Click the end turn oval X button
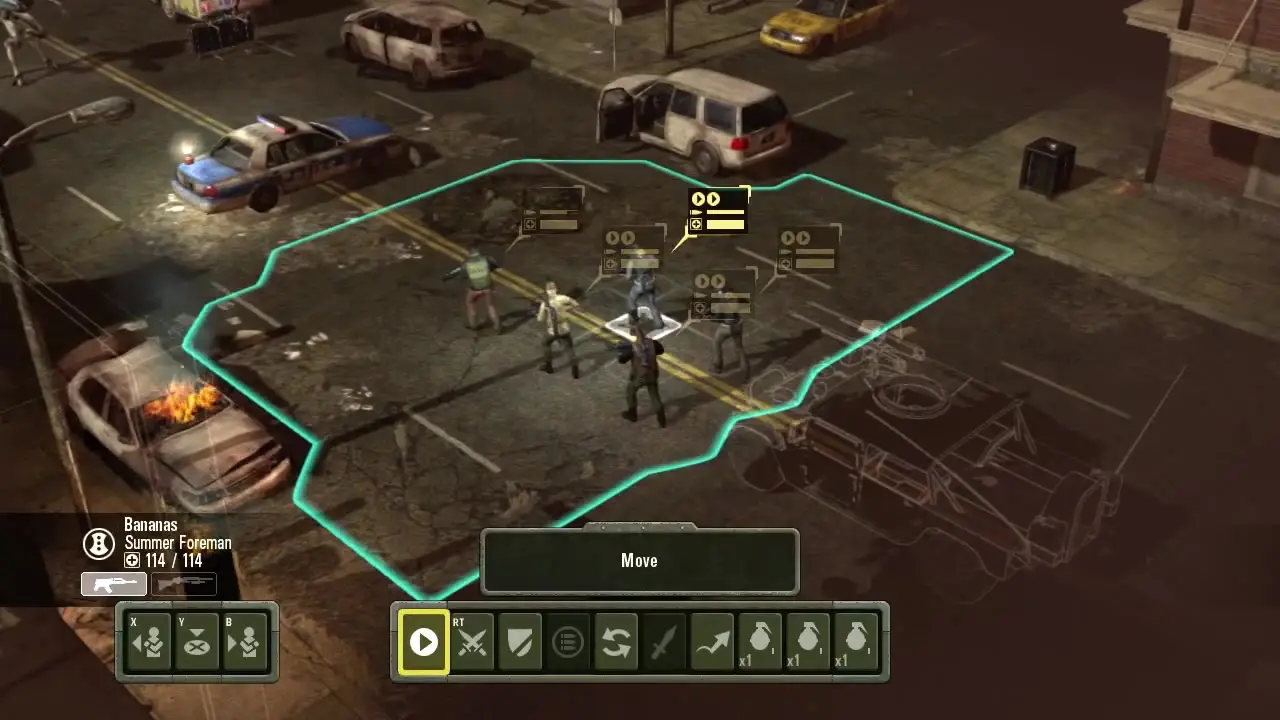This screenshot has height=720, width=1280. click(x=197, y=641)
